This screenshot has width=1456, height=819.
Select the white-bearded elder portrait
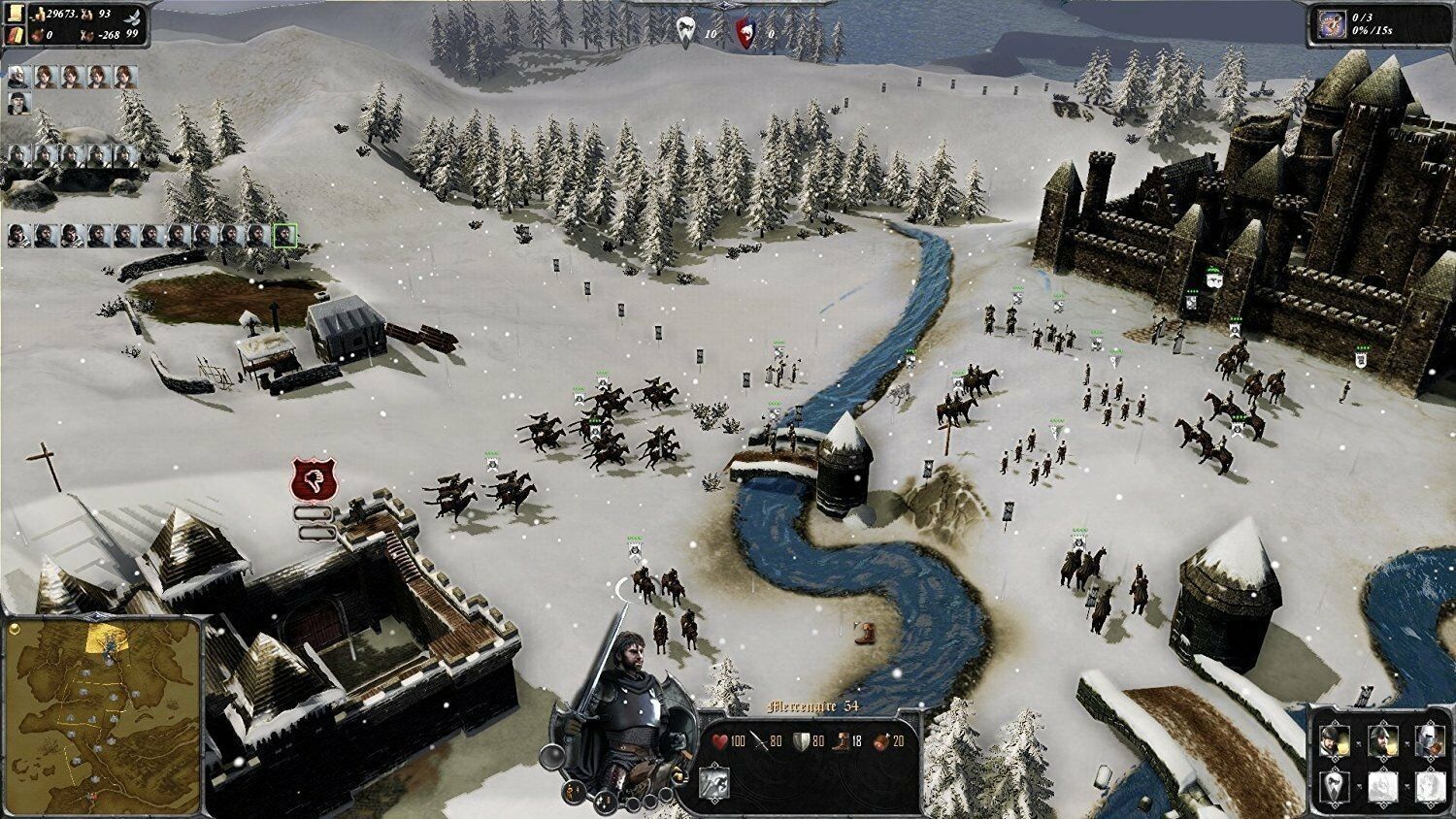pos(19,78)
